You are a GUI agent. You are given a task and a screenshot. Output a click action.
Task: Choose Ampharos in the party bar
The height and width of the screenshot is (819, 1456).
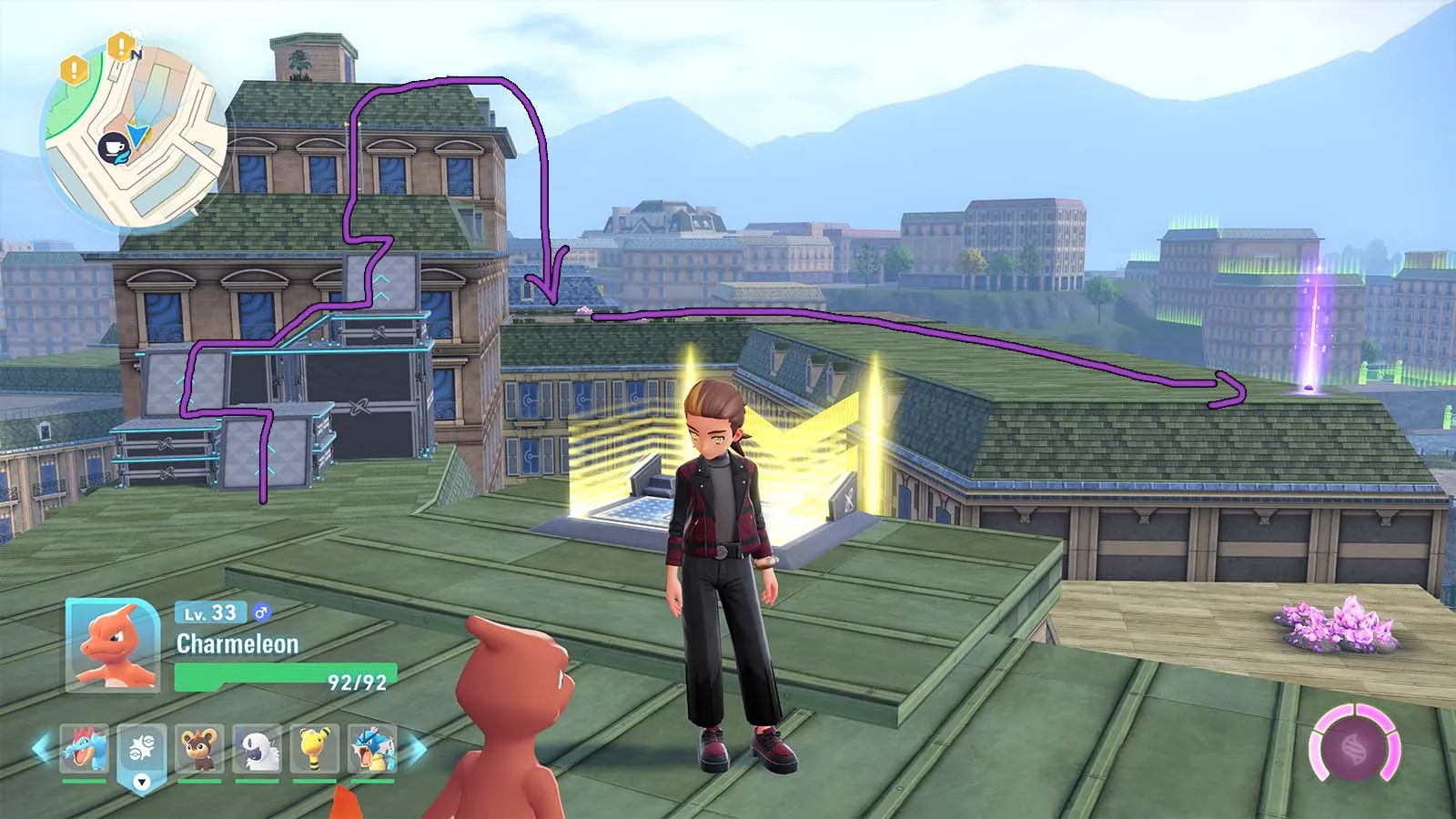point(314,749)
